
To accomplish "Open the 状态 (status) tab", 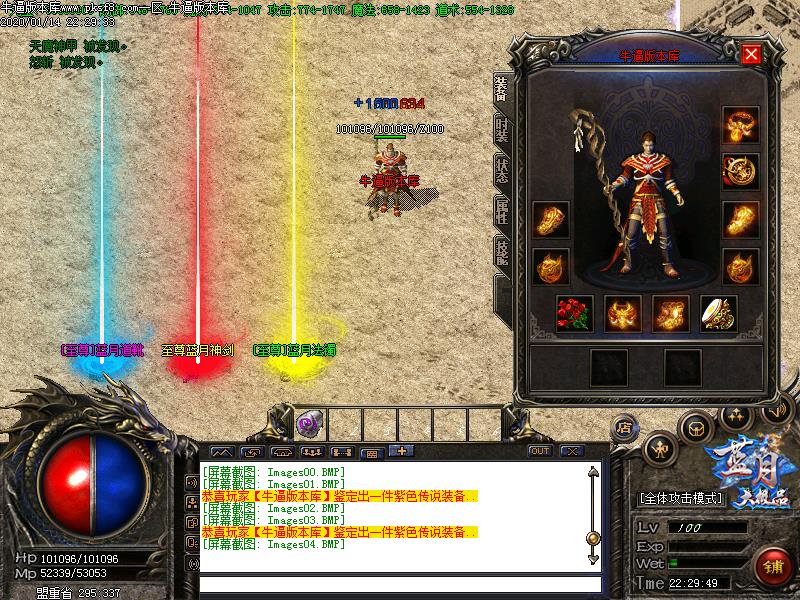I will [x=501, y=172].
